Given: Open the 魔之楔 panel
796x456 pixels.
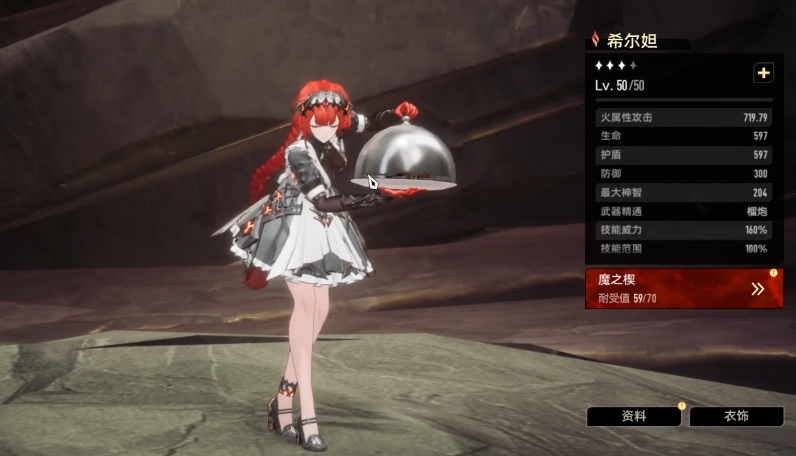Looking at the screenshot, I should point(684,288).
